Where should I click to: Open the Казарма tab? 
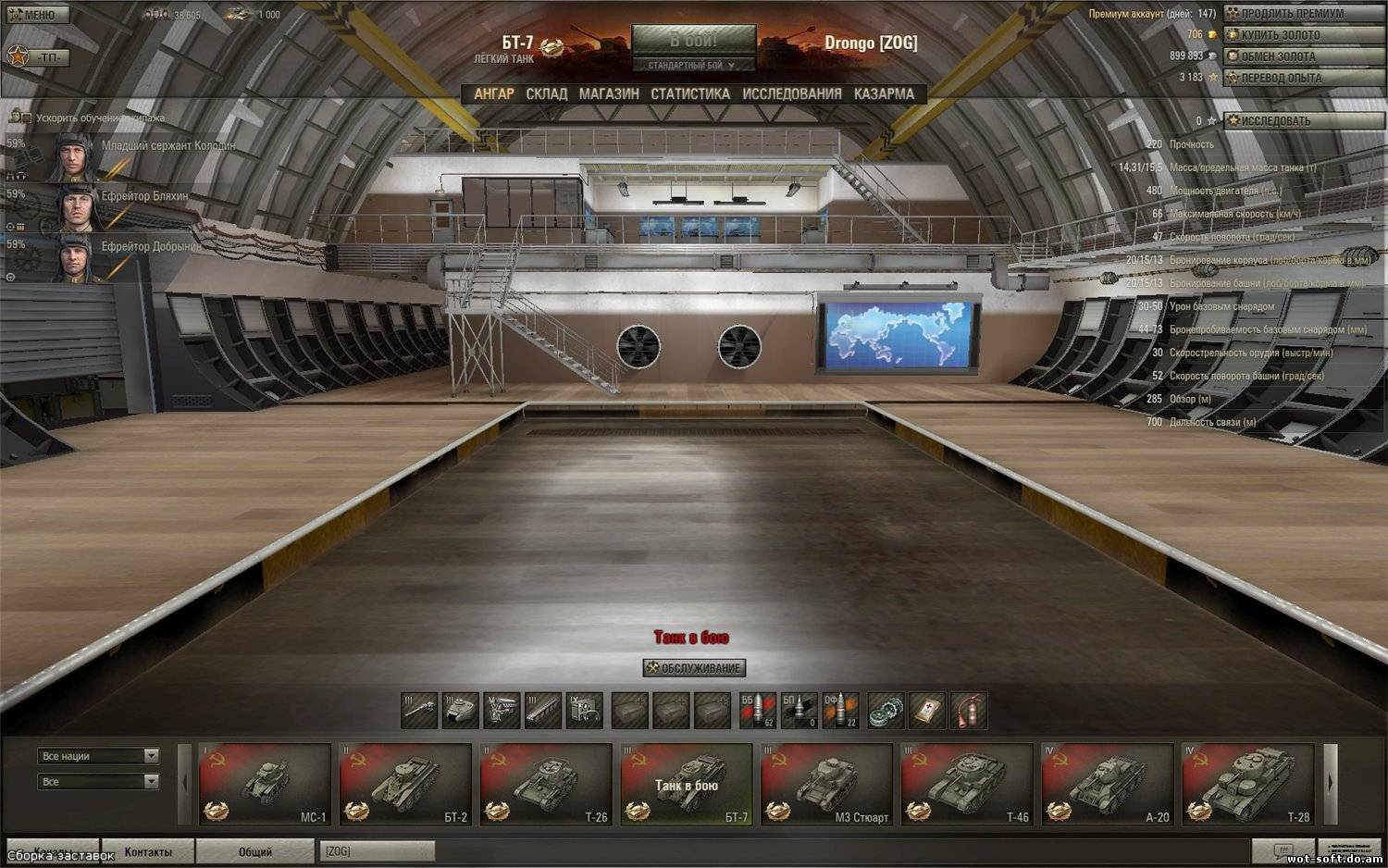tap(884, 93)
